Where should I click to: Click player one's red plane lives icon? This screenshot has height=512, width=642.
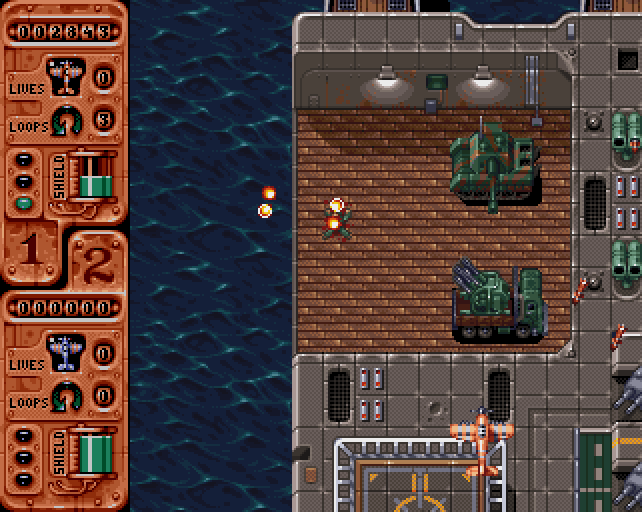(65, 75)
